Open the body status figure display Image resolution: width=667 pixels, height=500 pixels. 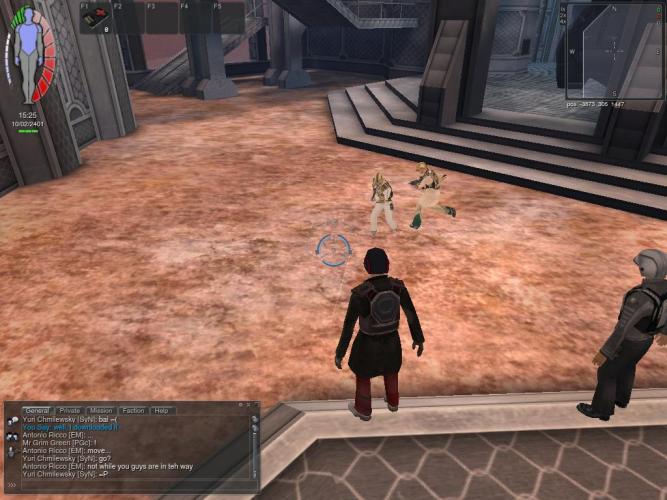tap(30, 55)
